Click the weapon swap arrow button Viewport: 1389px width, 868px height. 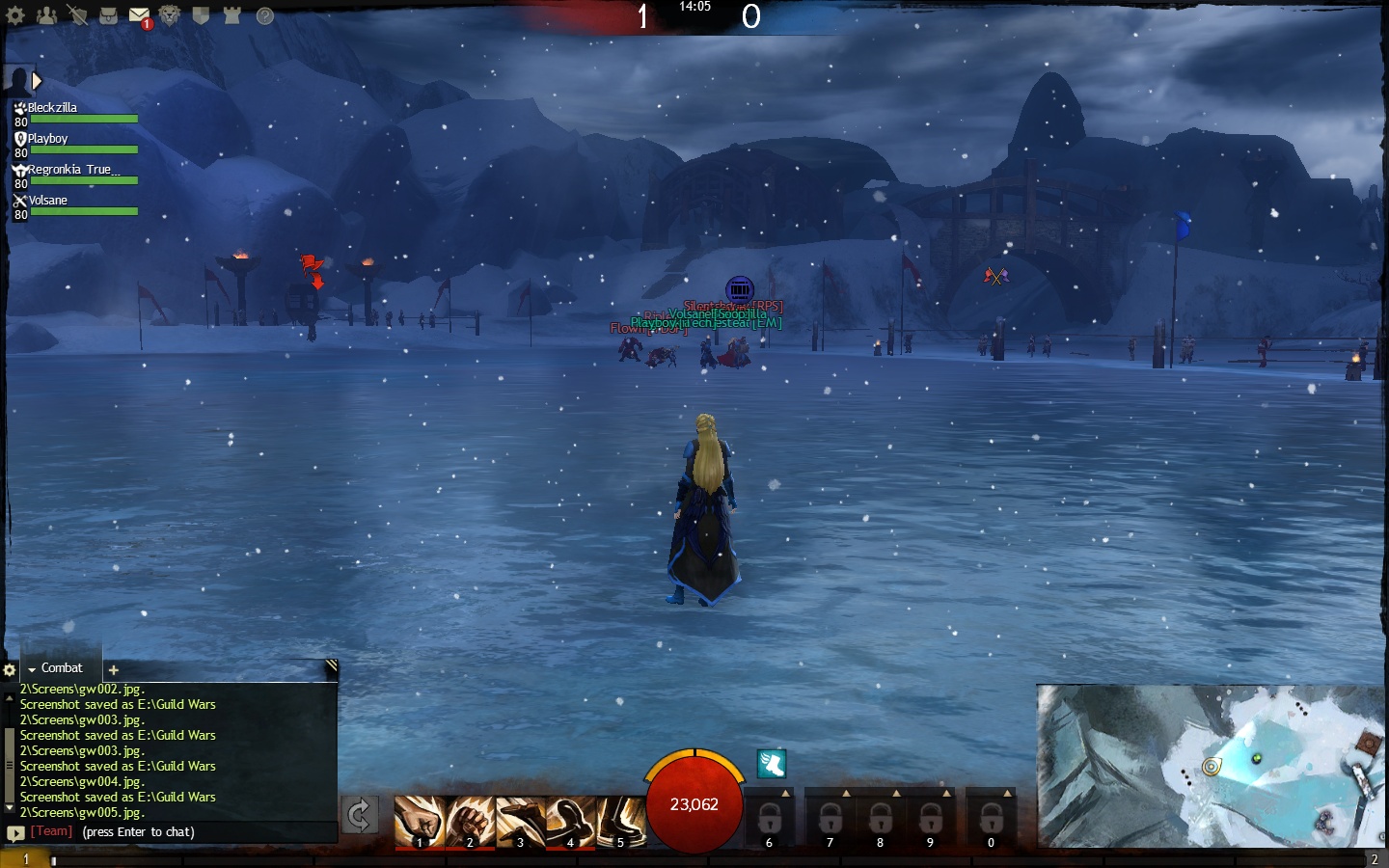tap(359, 816)
